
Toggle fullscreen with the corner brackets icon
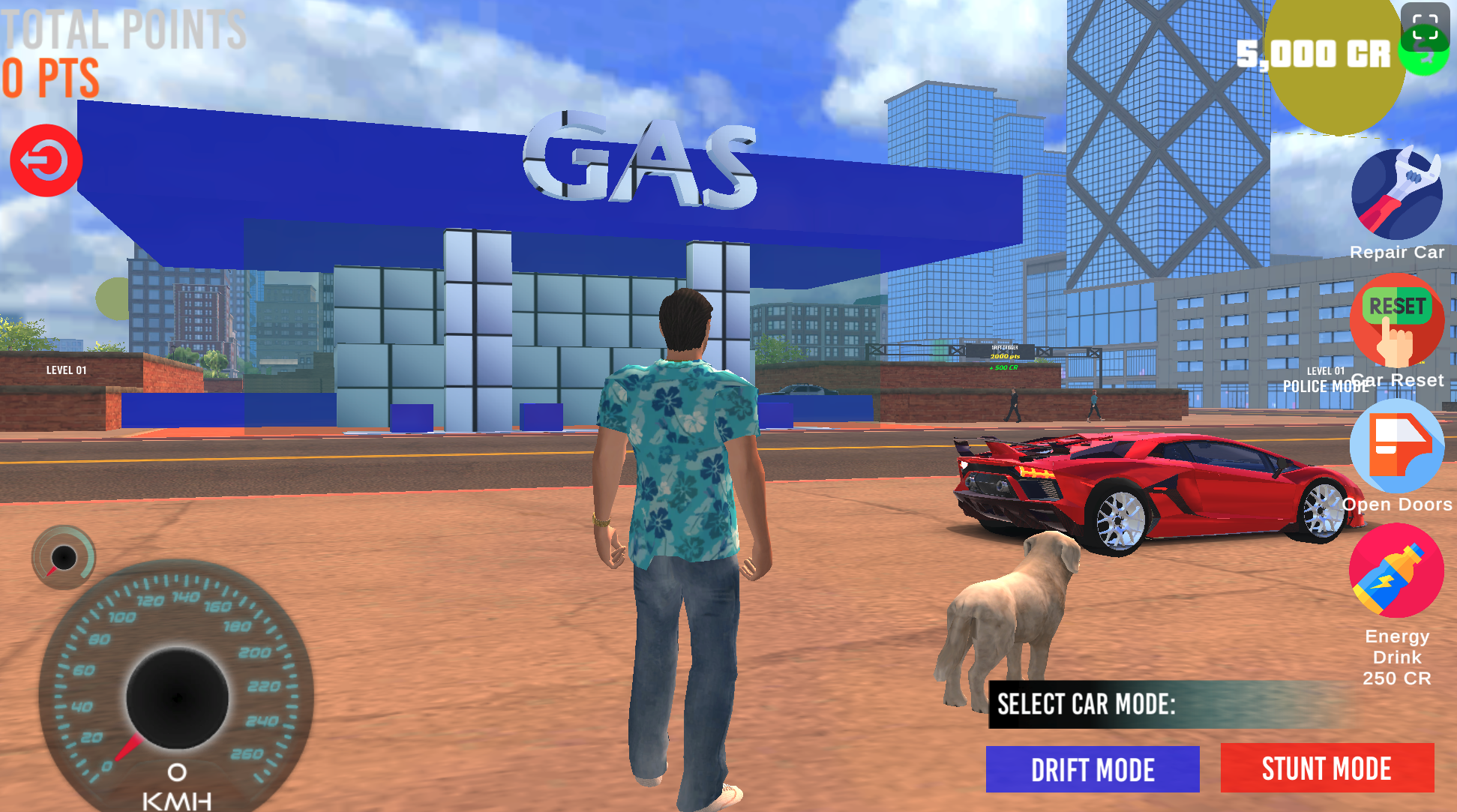click(x=1424, y=28)
